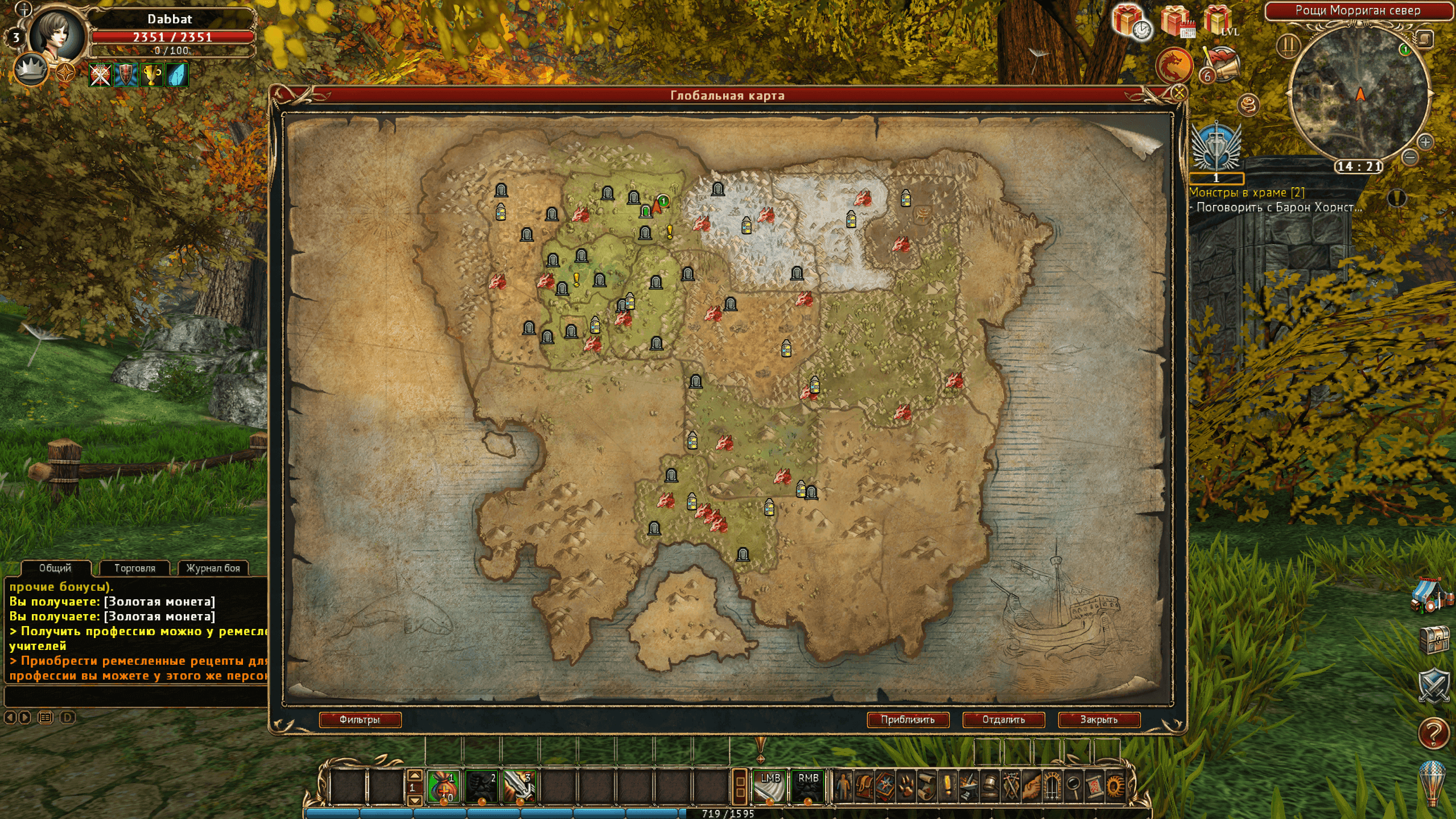Click the golden trophy buff icon
Screen dimensions: 1456x819
[151, 75]
